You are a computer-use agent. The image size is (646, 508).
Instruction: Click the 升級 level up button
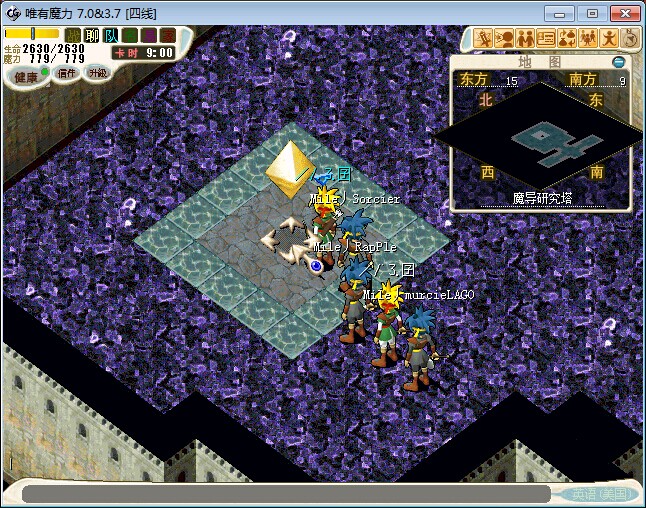tap(97, 73)
